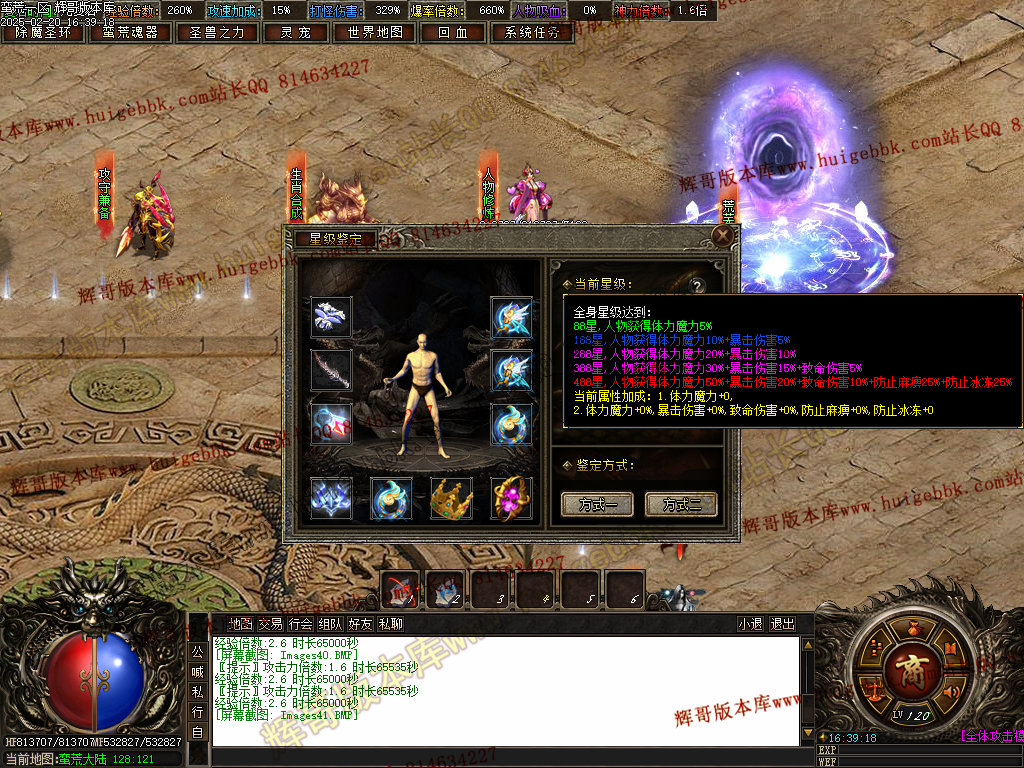Open the 灵宠 pet menu

coord(295,32)
